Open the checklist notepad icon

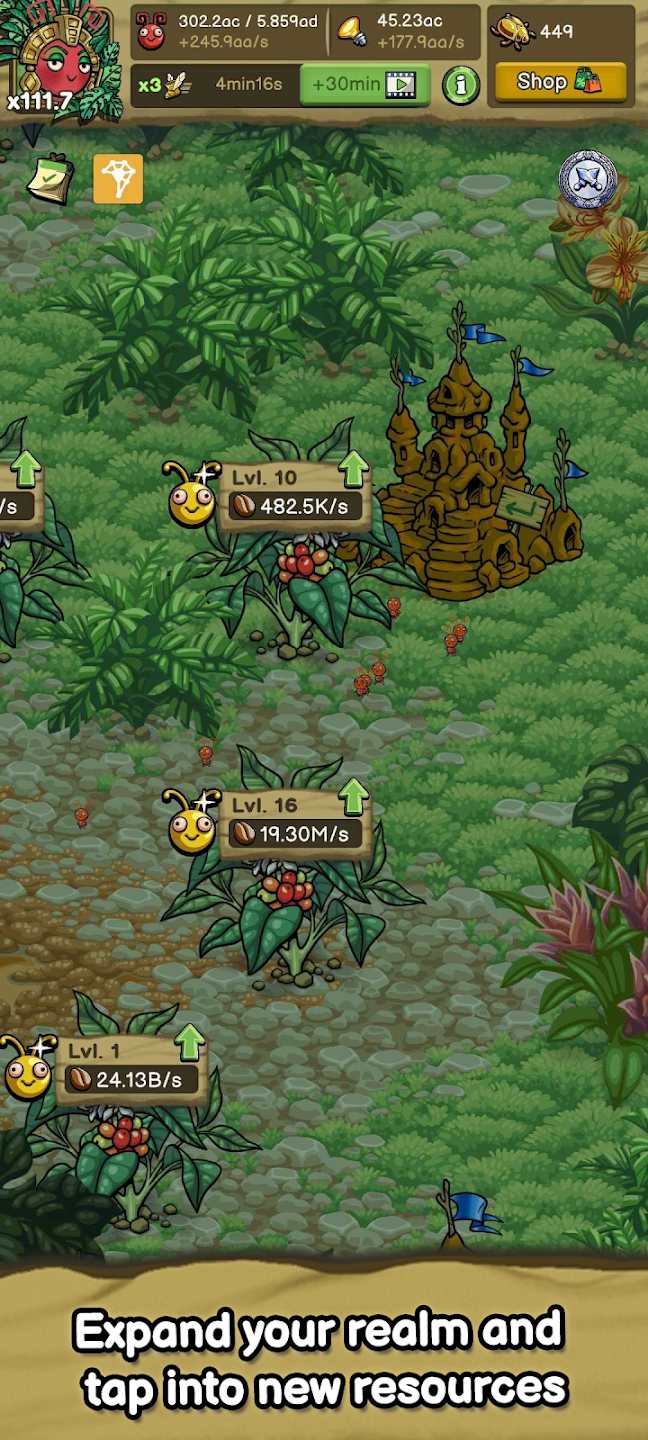(x=46, y=180)
